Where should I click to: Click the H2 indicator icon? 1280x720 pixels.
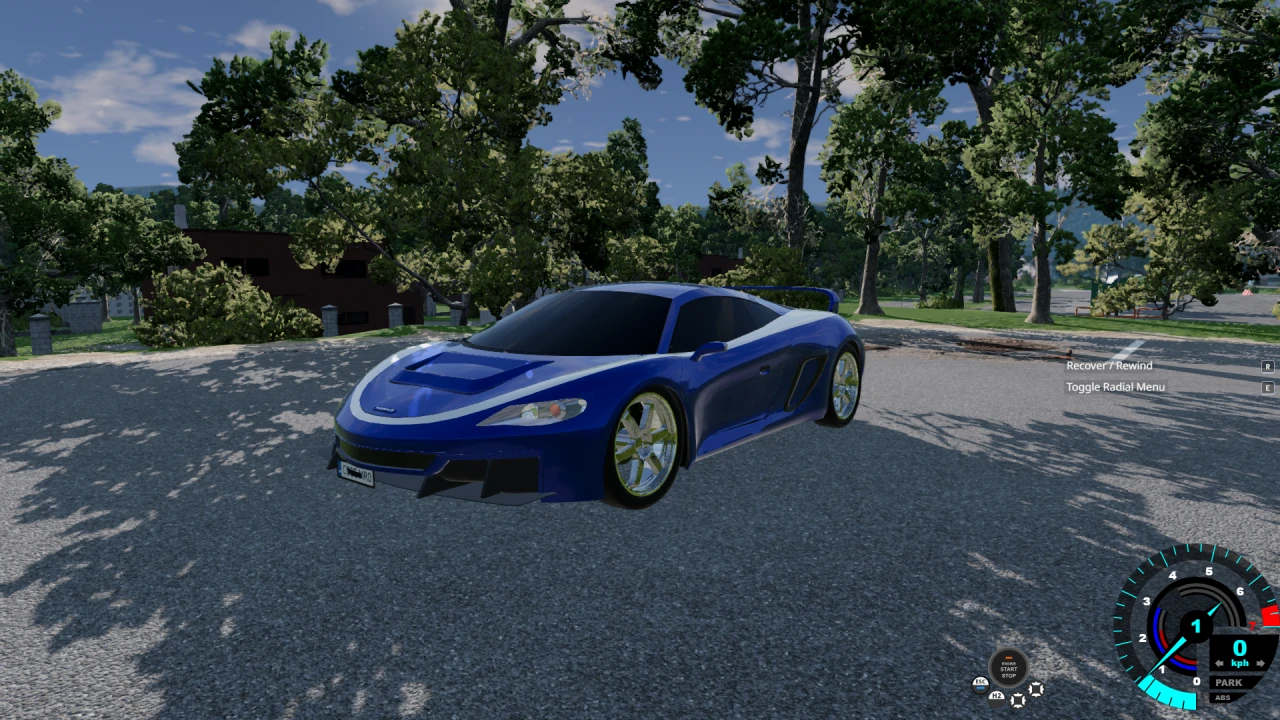996,697
